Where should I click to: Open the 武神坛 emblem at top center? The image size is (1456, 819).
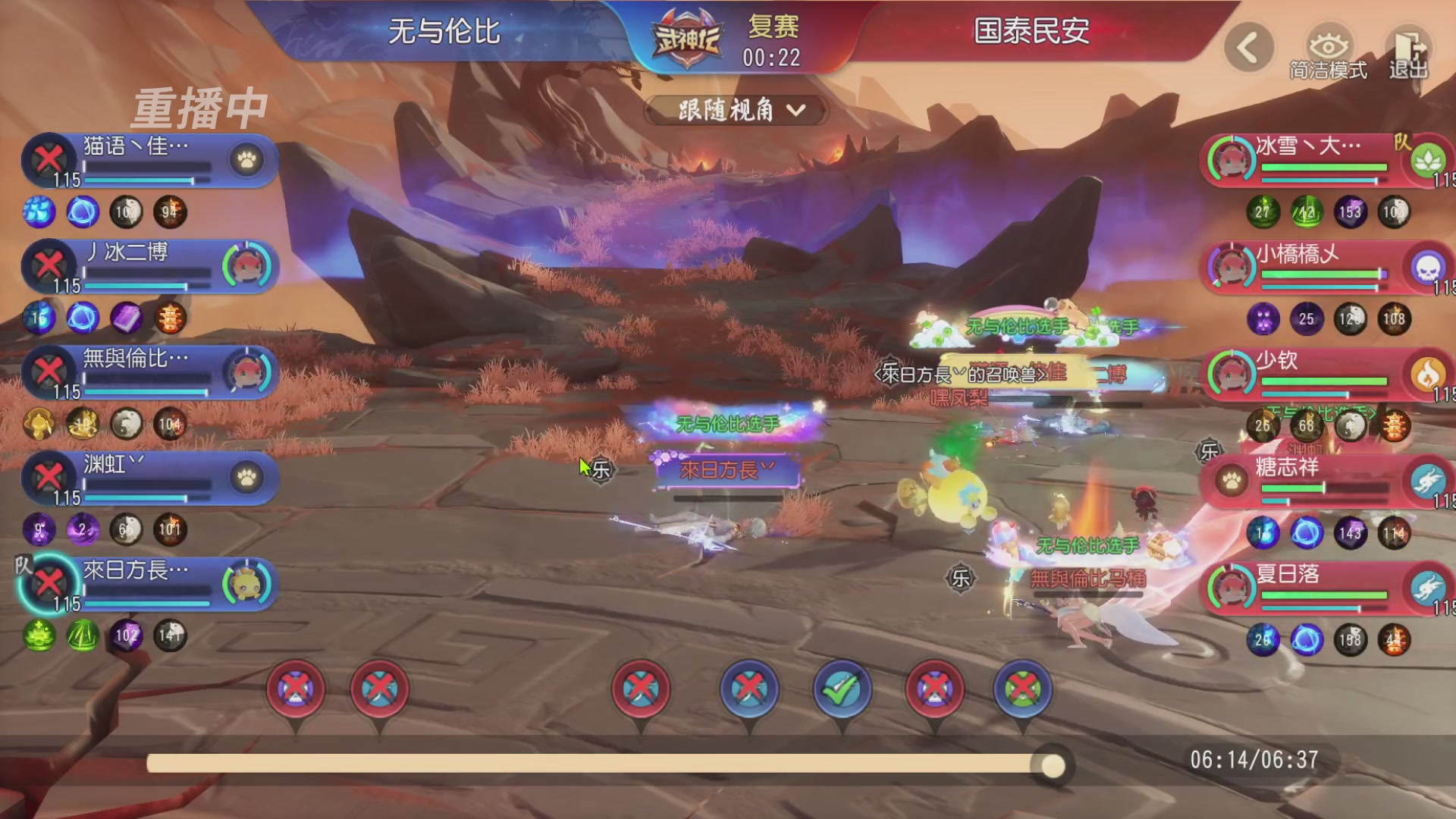point(686,36)
